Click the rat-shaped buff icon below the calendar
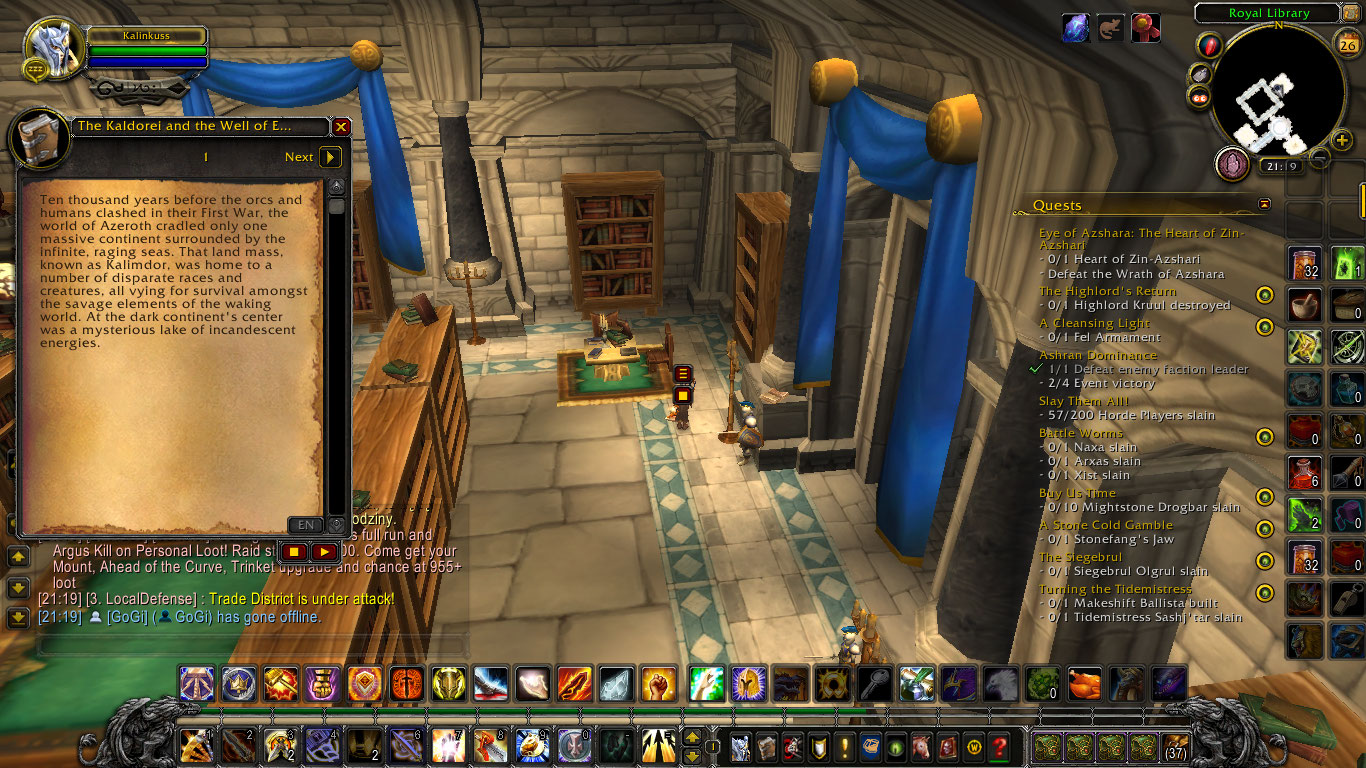 1110,27
